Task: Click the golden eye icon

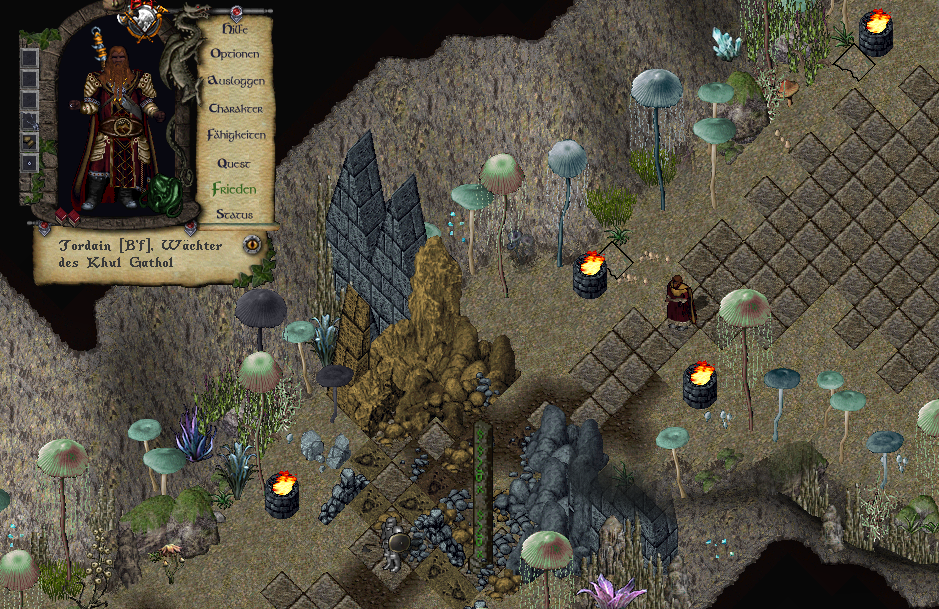Action: [x=253, y=243]
